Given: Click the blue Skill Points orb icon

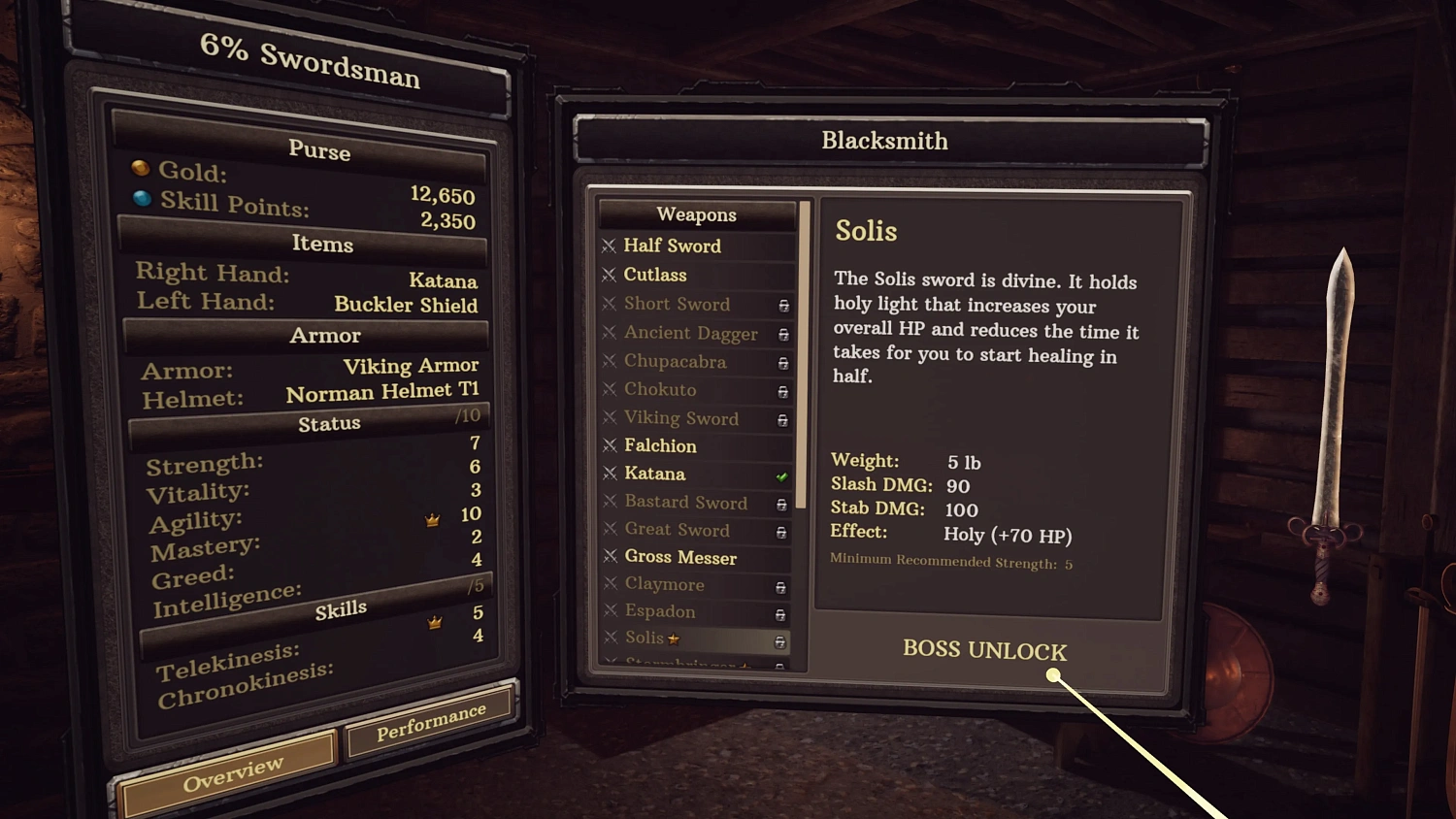Looking at the screenshot, I should pyautogui.click(x=140, y=198).
